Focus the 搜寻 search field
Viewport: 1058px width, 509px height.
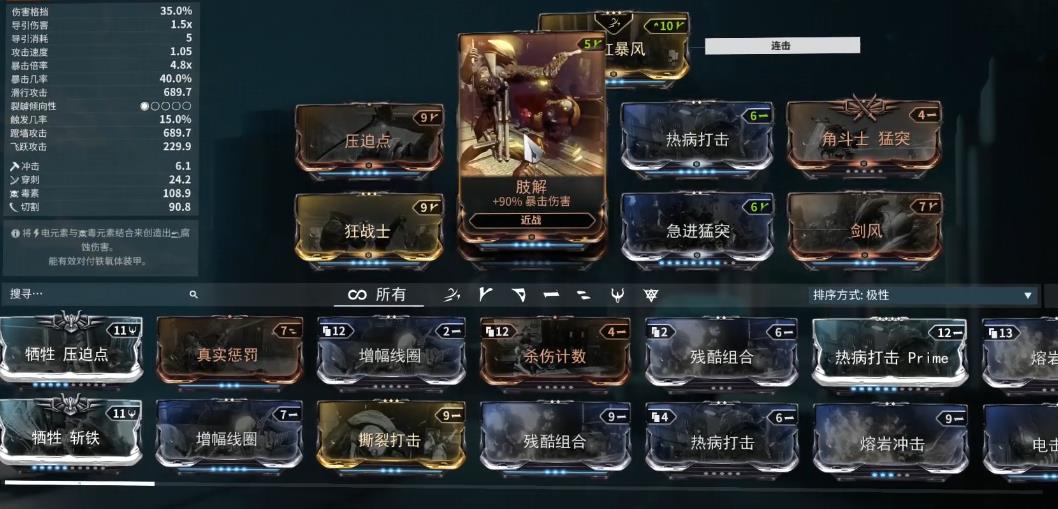tap(100, 295)
